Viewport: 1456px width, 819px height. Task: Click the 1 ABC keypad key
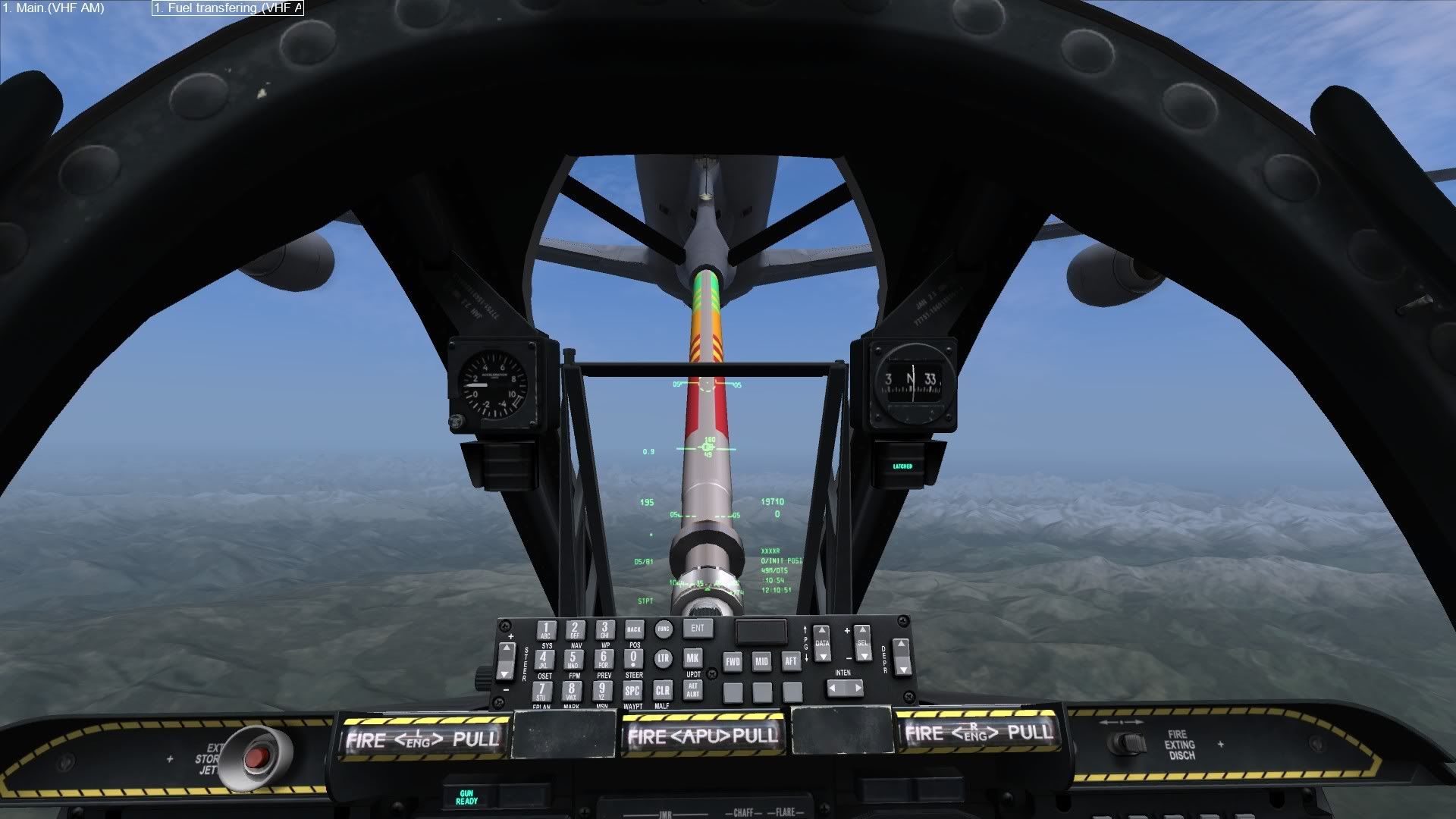tap(545, 630)
